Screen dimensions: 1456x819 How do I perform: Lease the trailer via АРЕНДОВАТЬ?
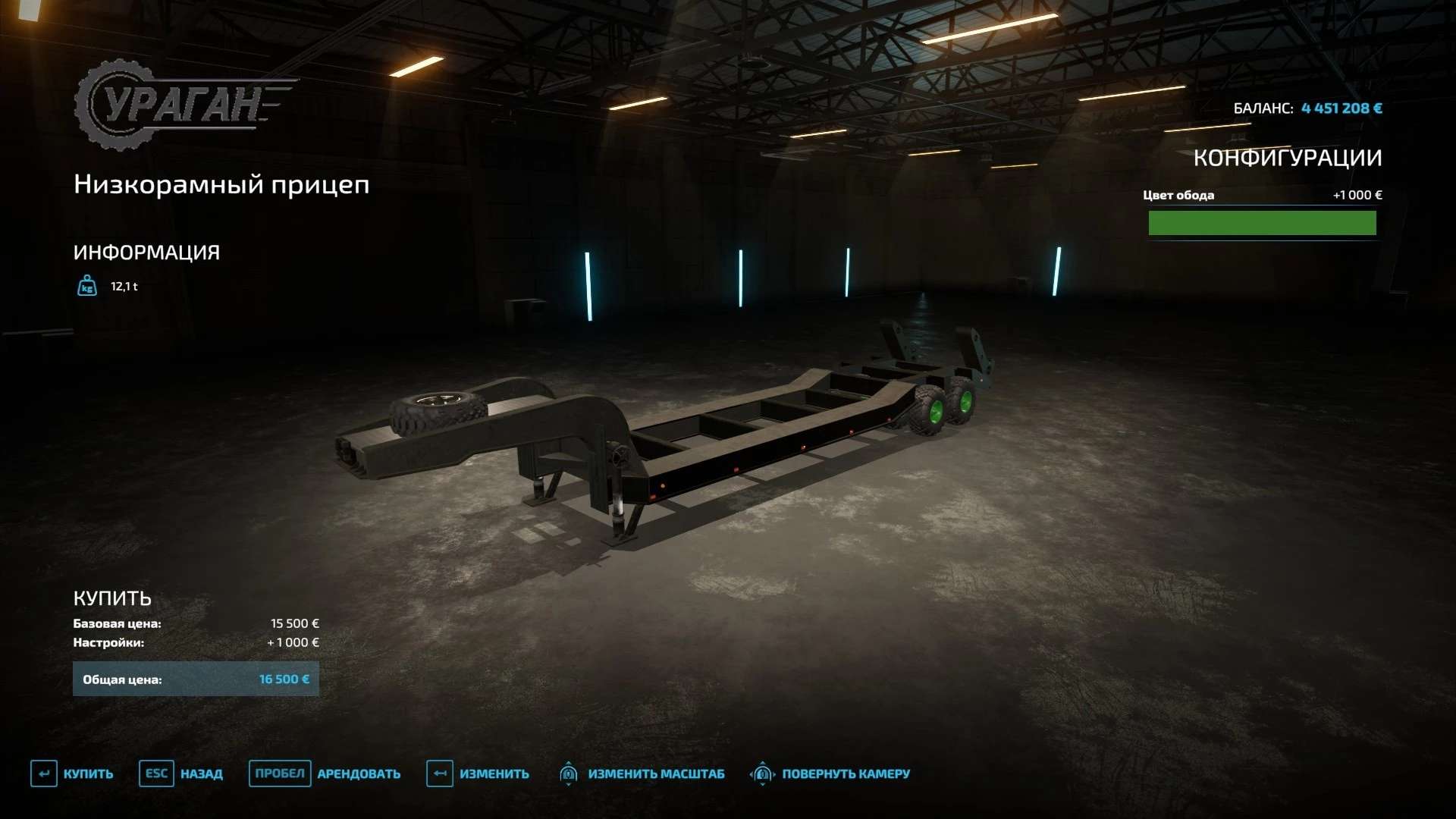pos(326,773)
